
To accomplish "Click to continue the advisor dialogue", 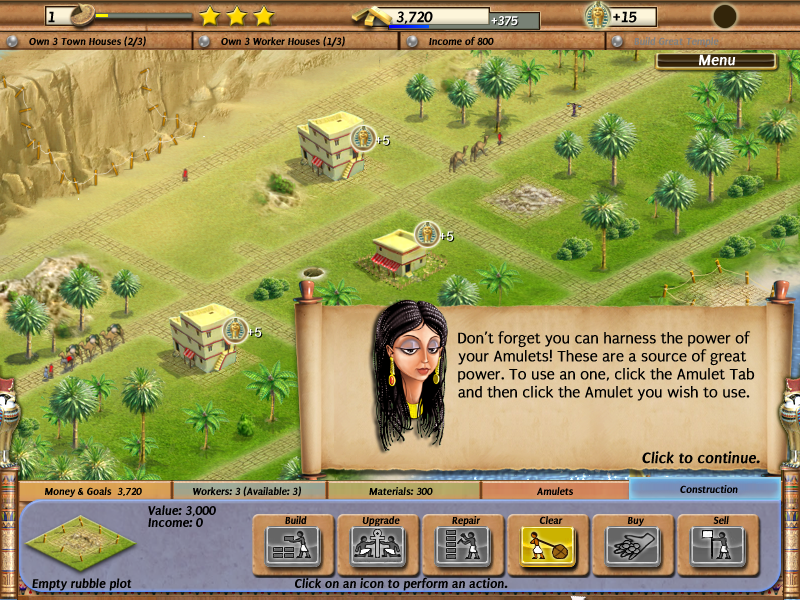I will pos(700,458).
